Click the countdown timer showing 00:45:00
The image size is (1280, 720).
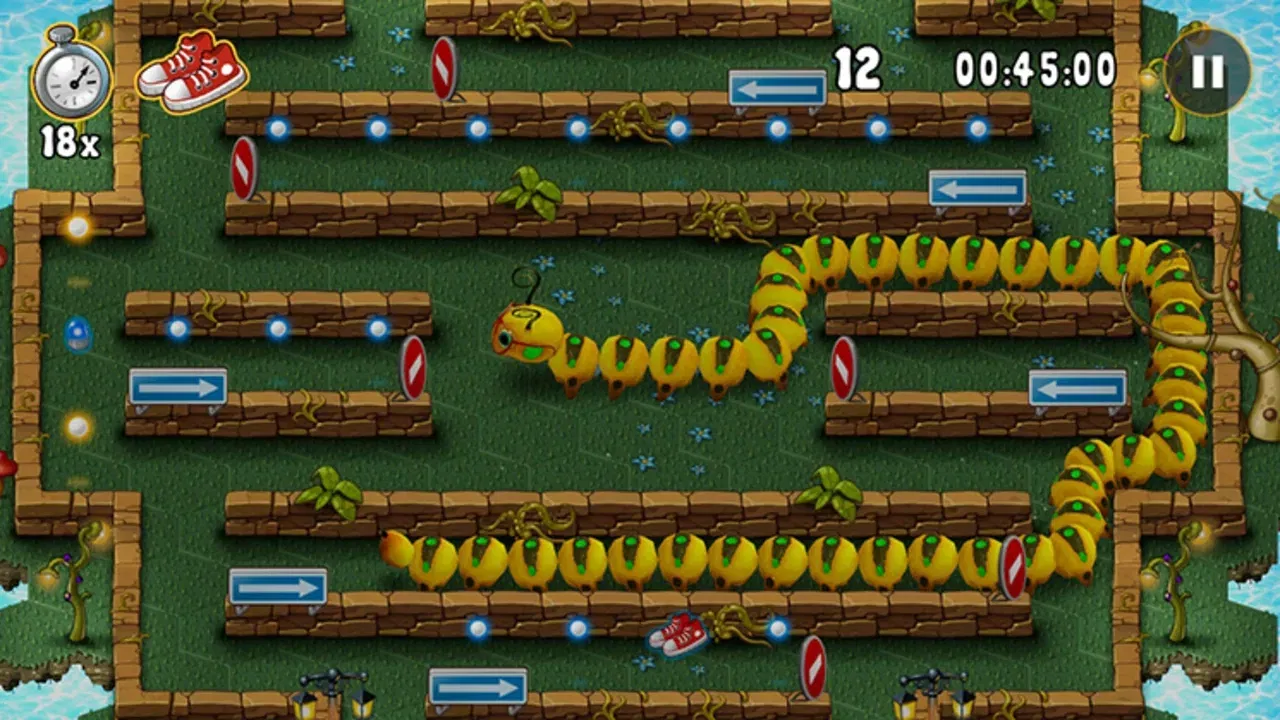click(1035, 66)
